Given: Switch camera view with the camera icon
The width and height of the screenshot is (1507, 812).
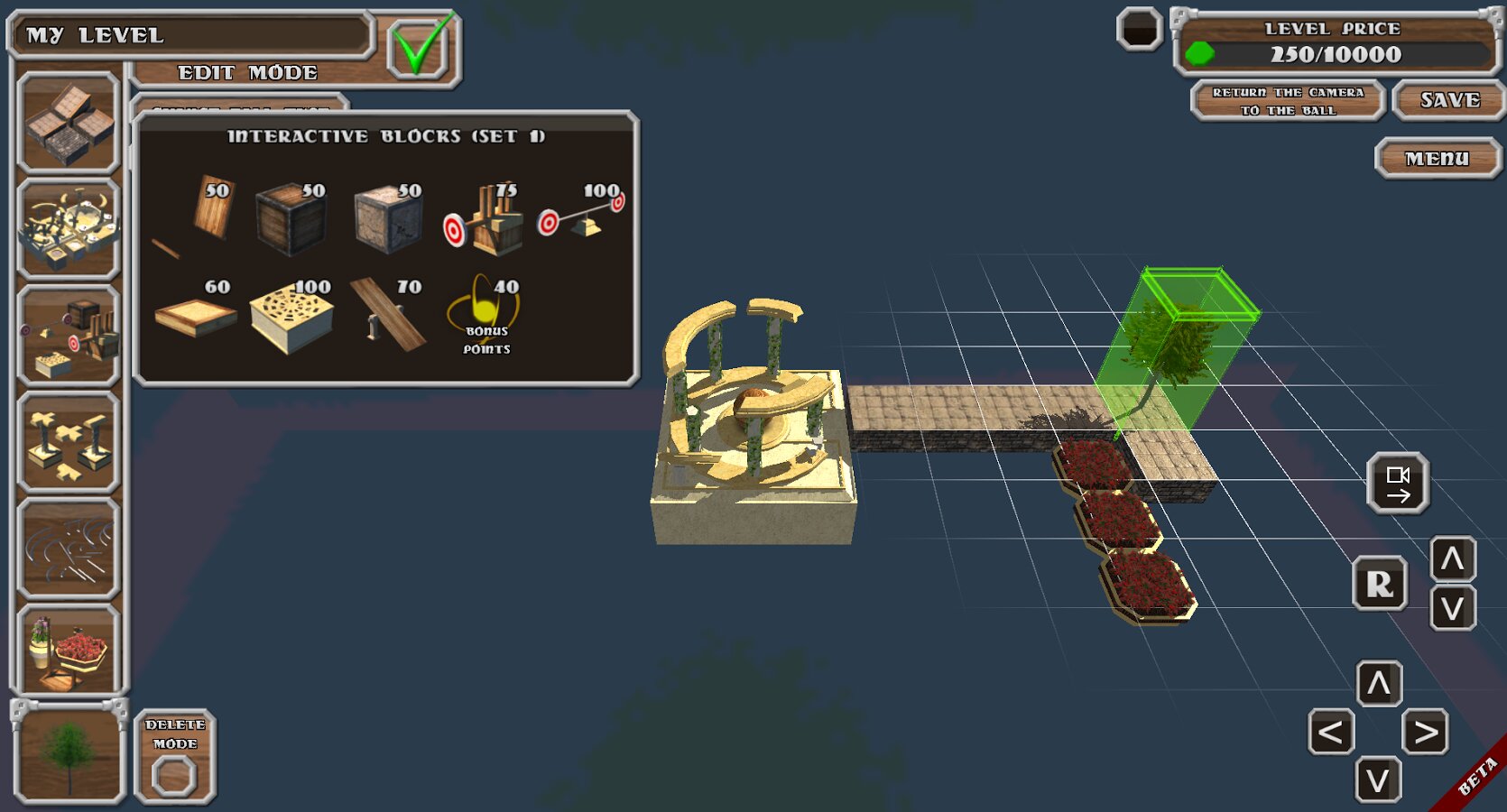Looking at the screenshot, I should (x=1398, y=484).
